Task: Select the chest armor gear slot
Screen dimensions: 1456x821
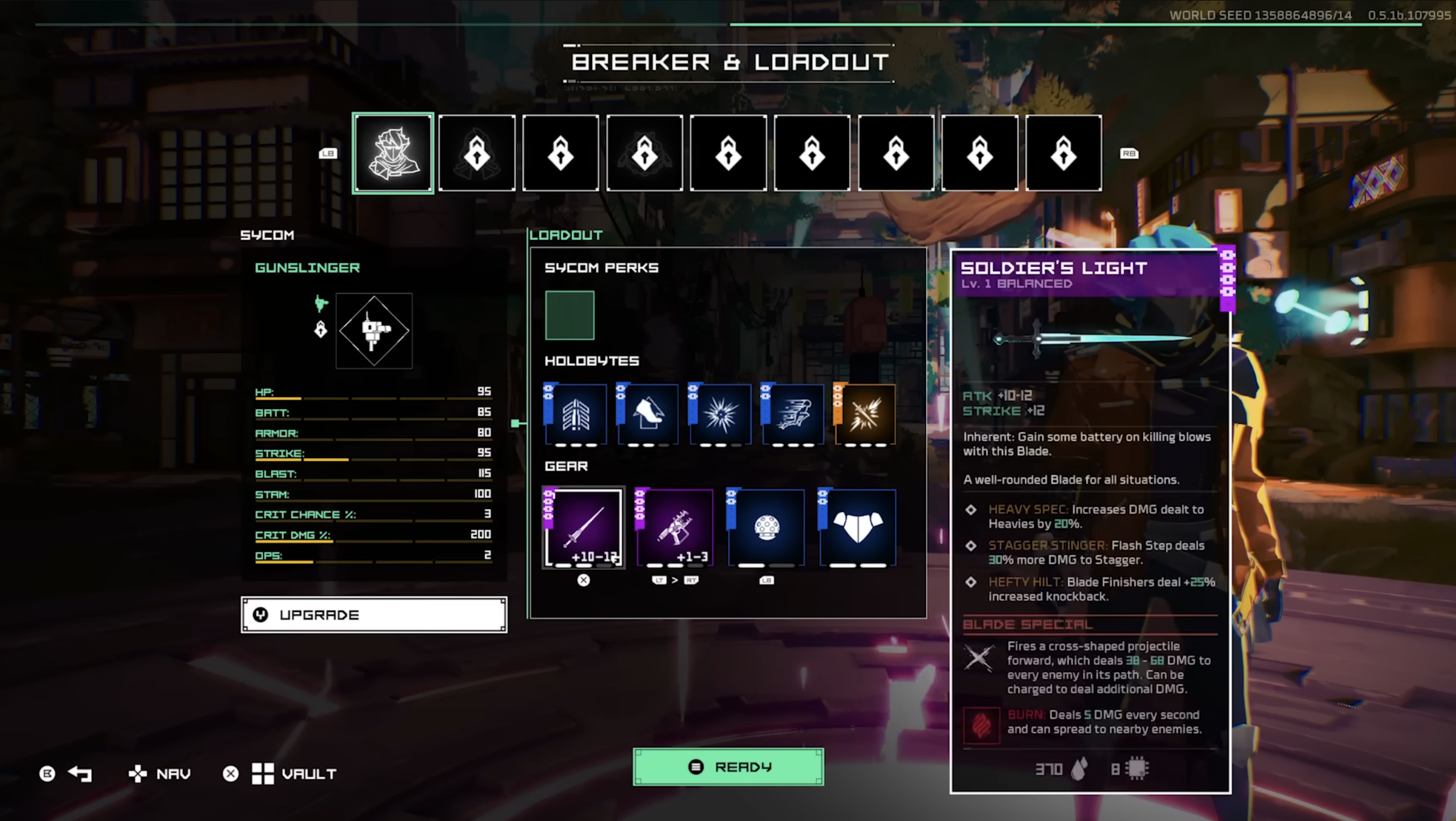Action: pyautogui.click(x=858, y=528)
